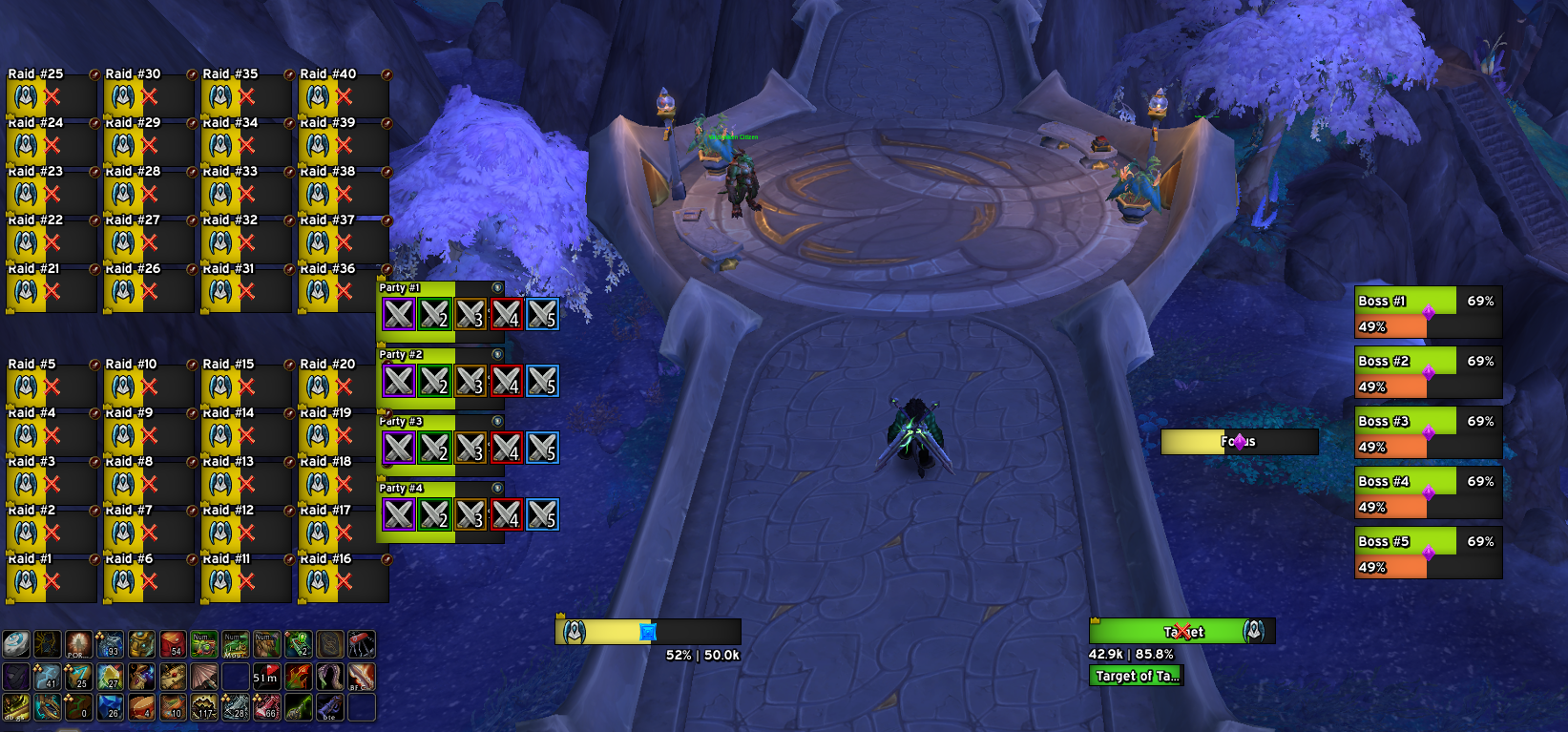Select the Focus unit frame
The image size is (1568, 732).
tap(1239, 442)
